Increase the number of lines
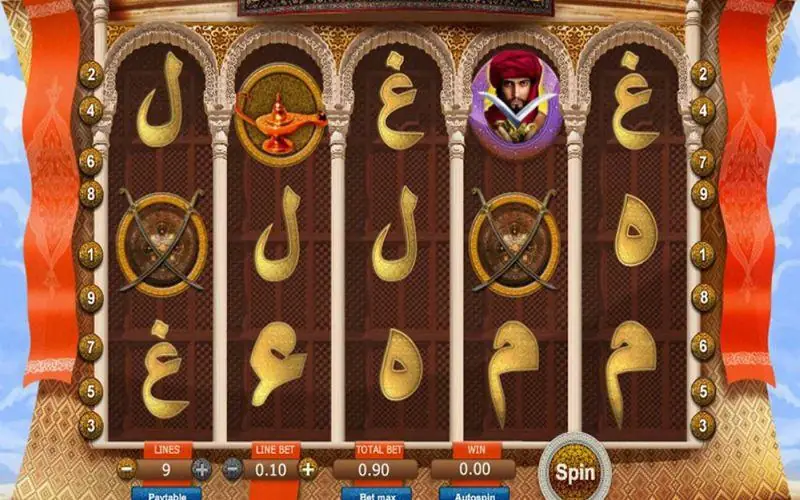 (201, 468)
